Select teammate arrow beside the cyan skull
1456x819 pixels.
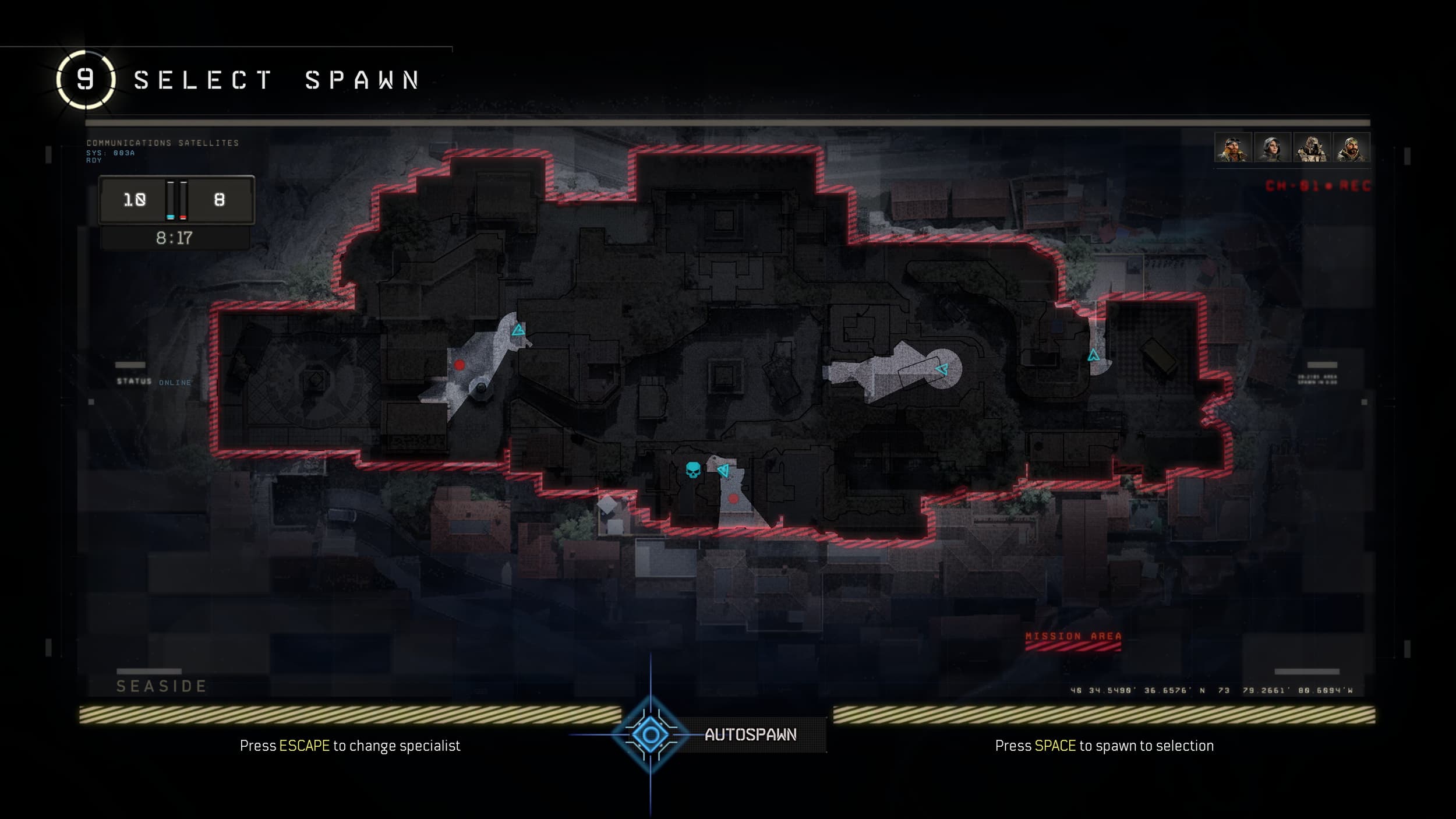point(723,469)
